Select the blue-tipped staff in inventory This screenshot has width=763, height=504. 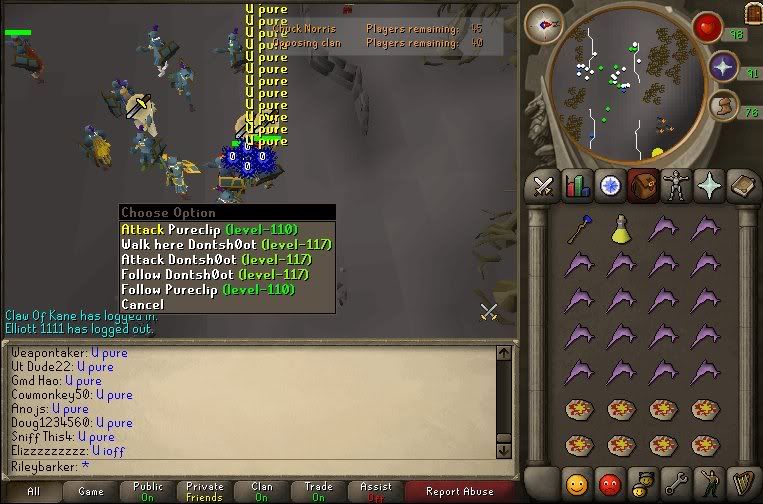577,231
